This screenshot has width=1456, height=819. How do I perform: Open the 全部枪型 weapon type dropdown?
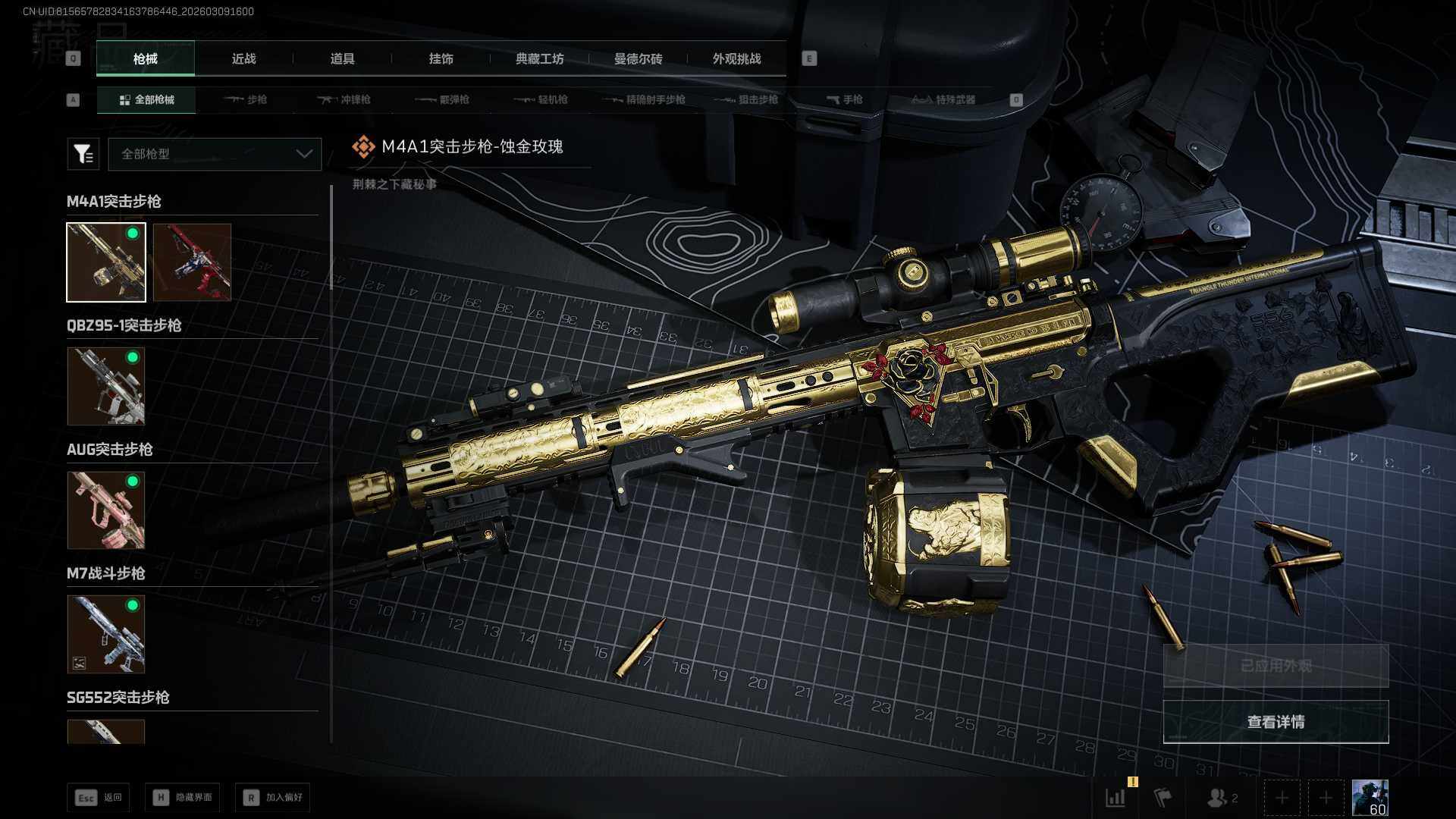pyautogui.click(x=215, y=154)
